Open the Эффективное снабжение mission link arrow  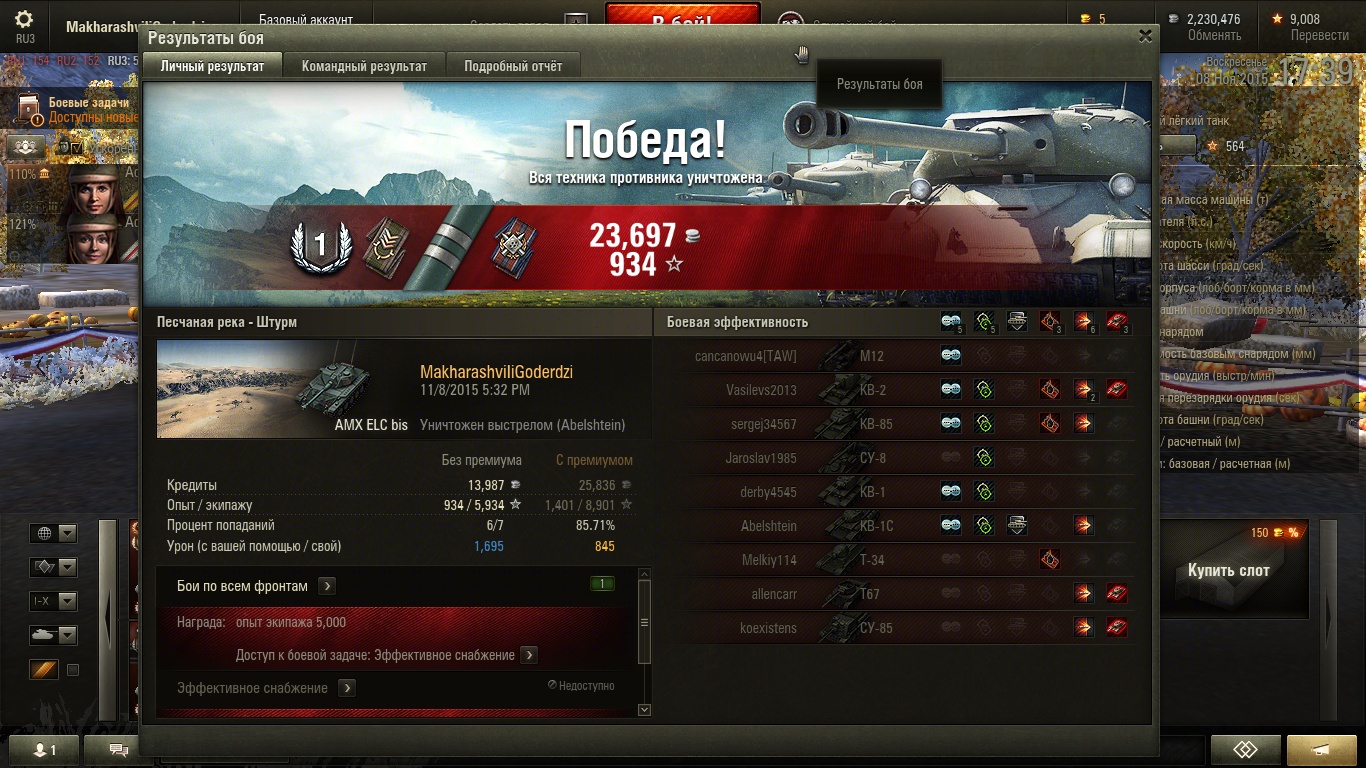(x=347, y=688)
